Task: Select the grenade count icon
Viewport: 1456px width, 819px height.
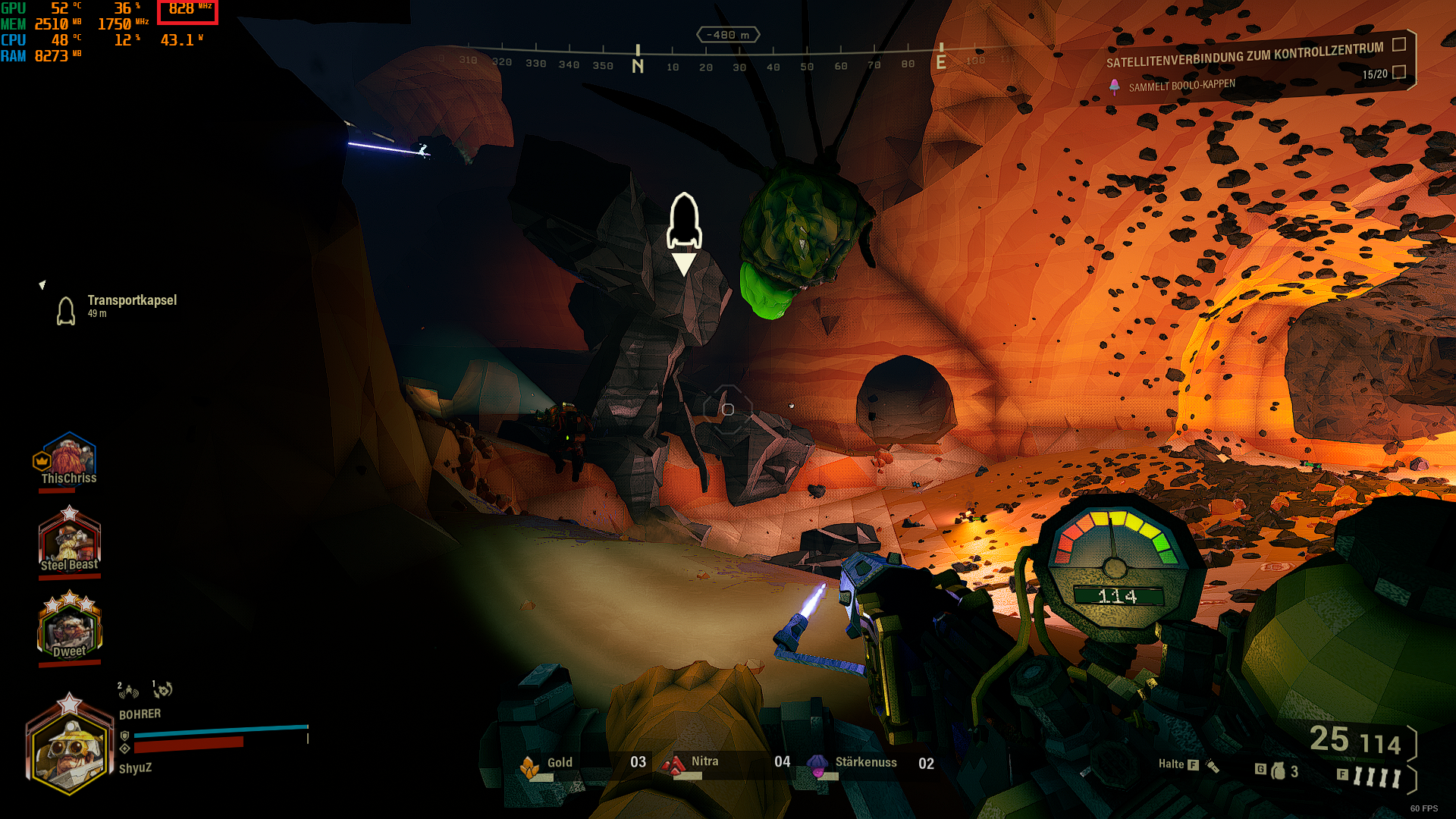Action: pos(1279,771)
